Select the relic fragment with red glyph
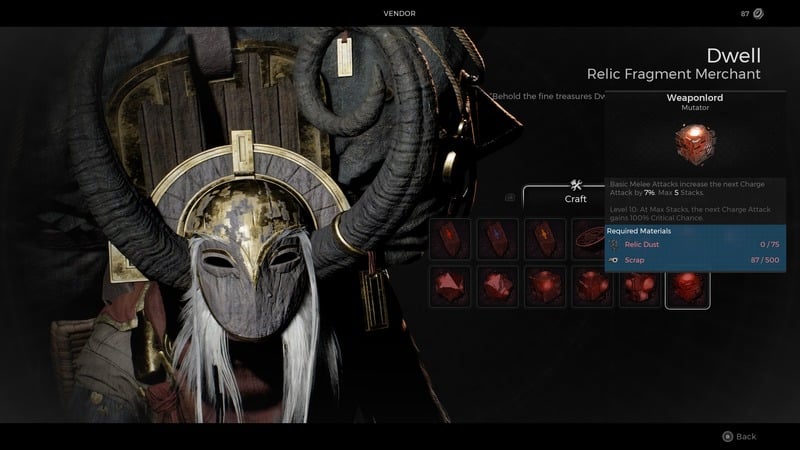 click(x=449, y=240)
